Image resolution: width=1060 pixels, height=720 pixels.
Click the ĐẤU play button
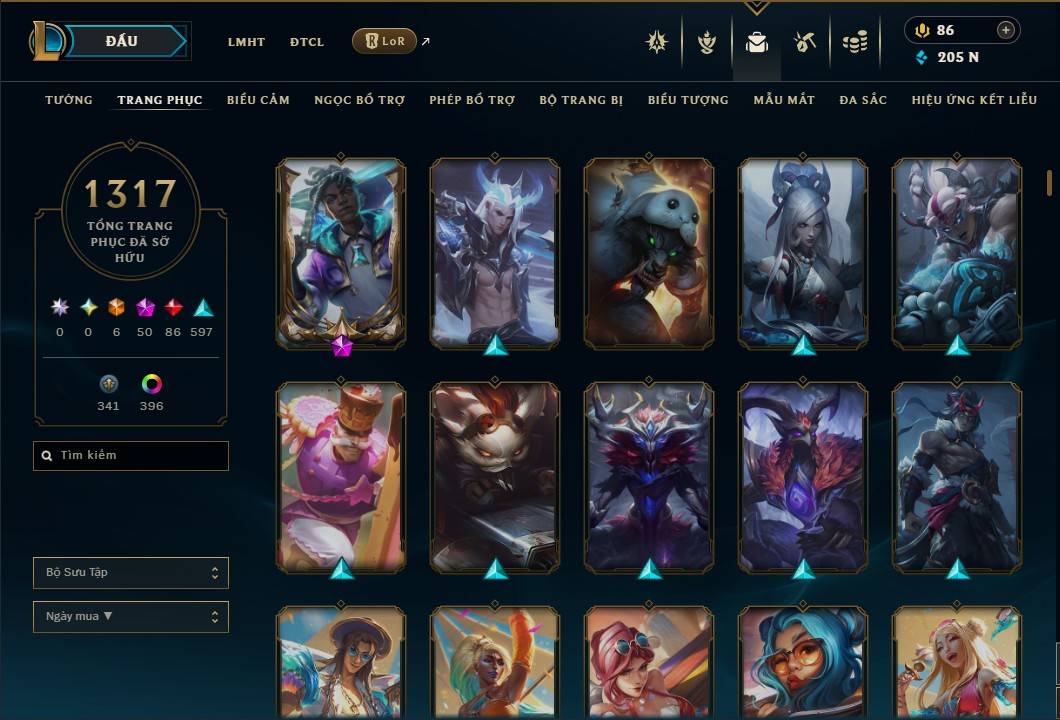[122, 41]
